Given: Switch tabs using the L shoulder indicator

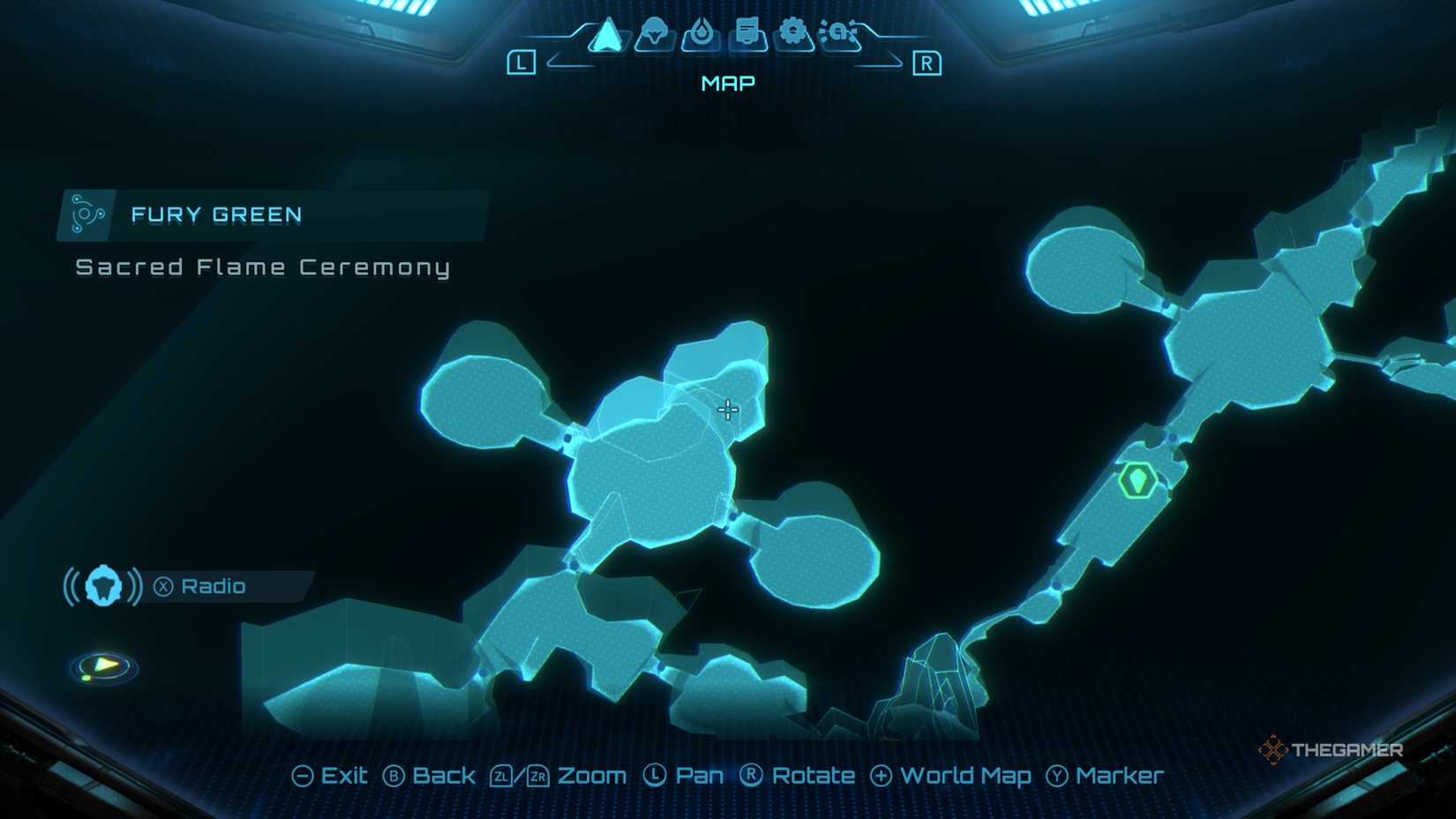Looking at the screenshot, I should pos(523,63).
